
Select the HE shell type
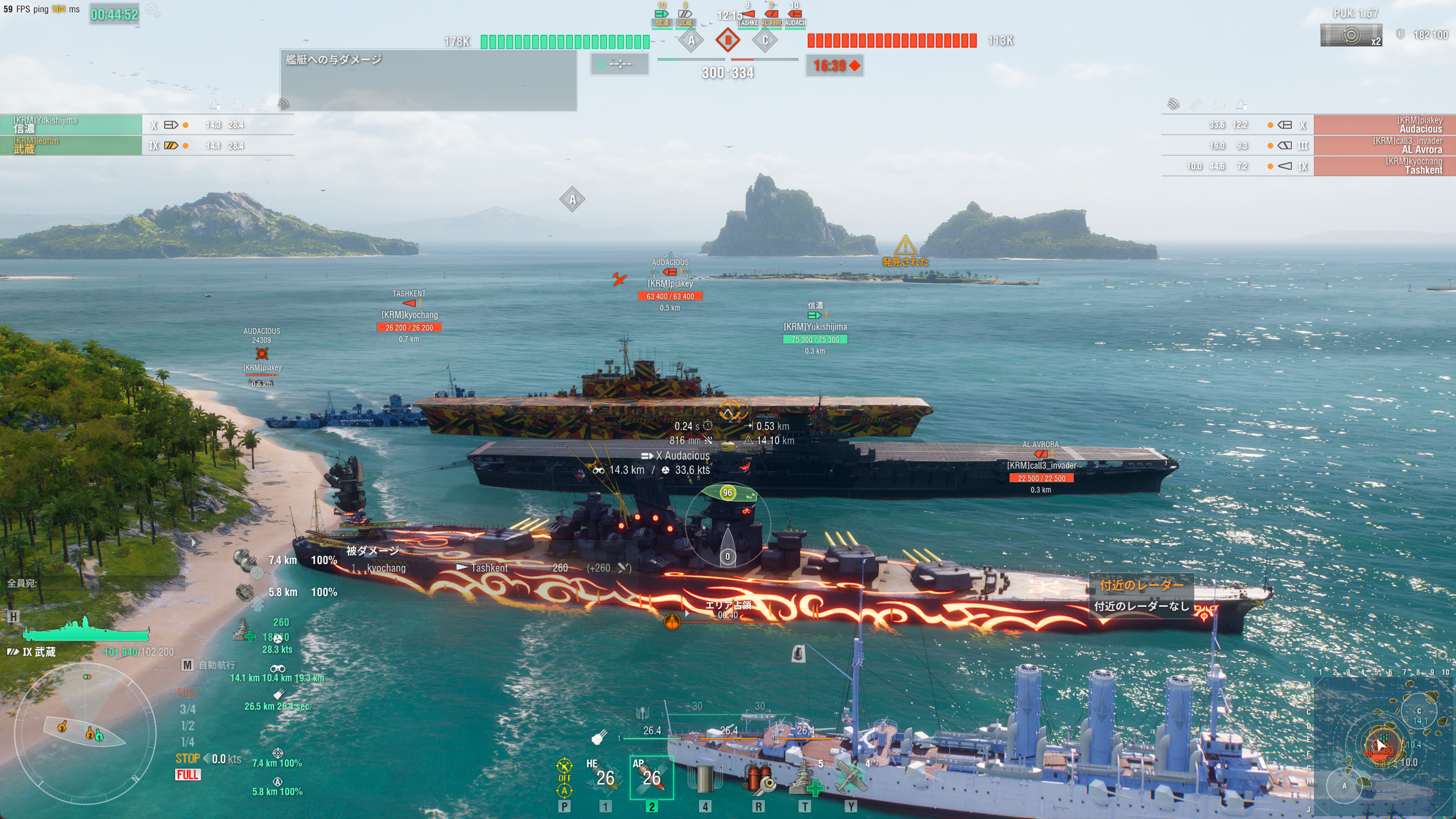pos(604,777)
